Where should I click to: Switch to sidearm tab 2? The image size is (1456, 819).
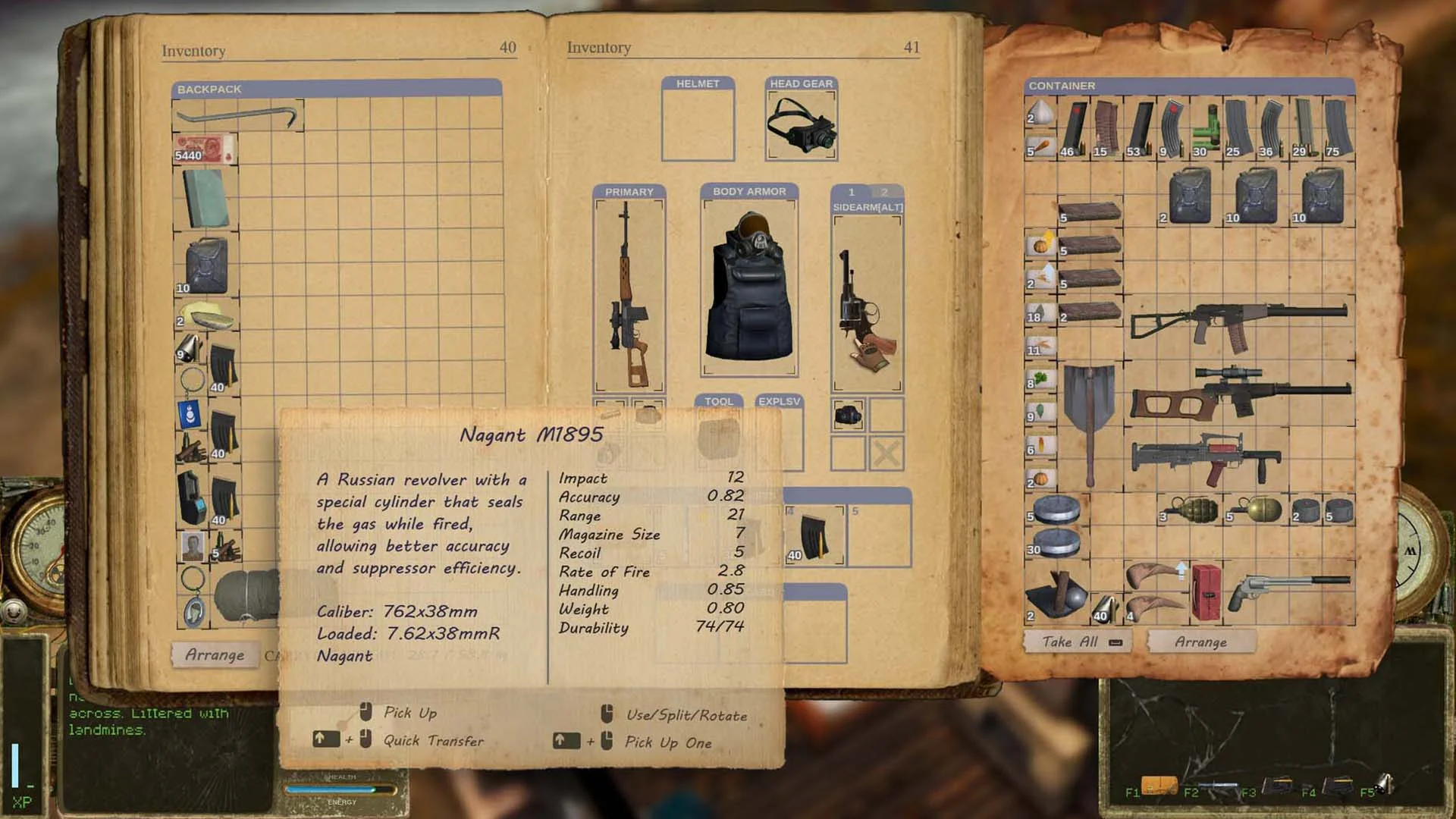click(x=884, y=192)
